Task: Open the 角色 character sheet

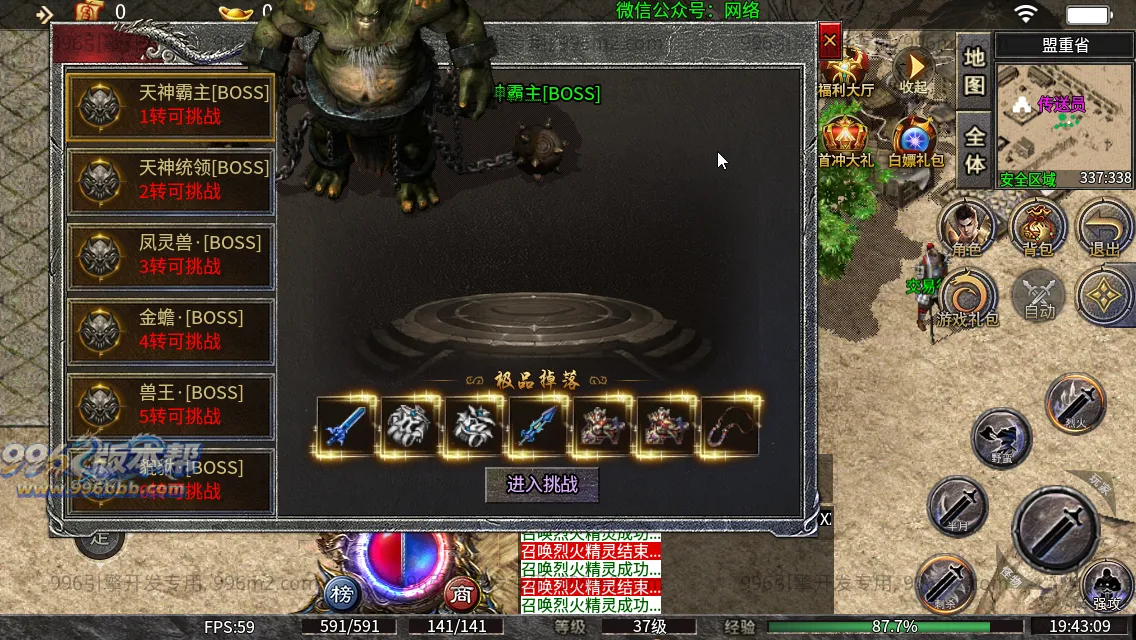Action: pos(966,227)
